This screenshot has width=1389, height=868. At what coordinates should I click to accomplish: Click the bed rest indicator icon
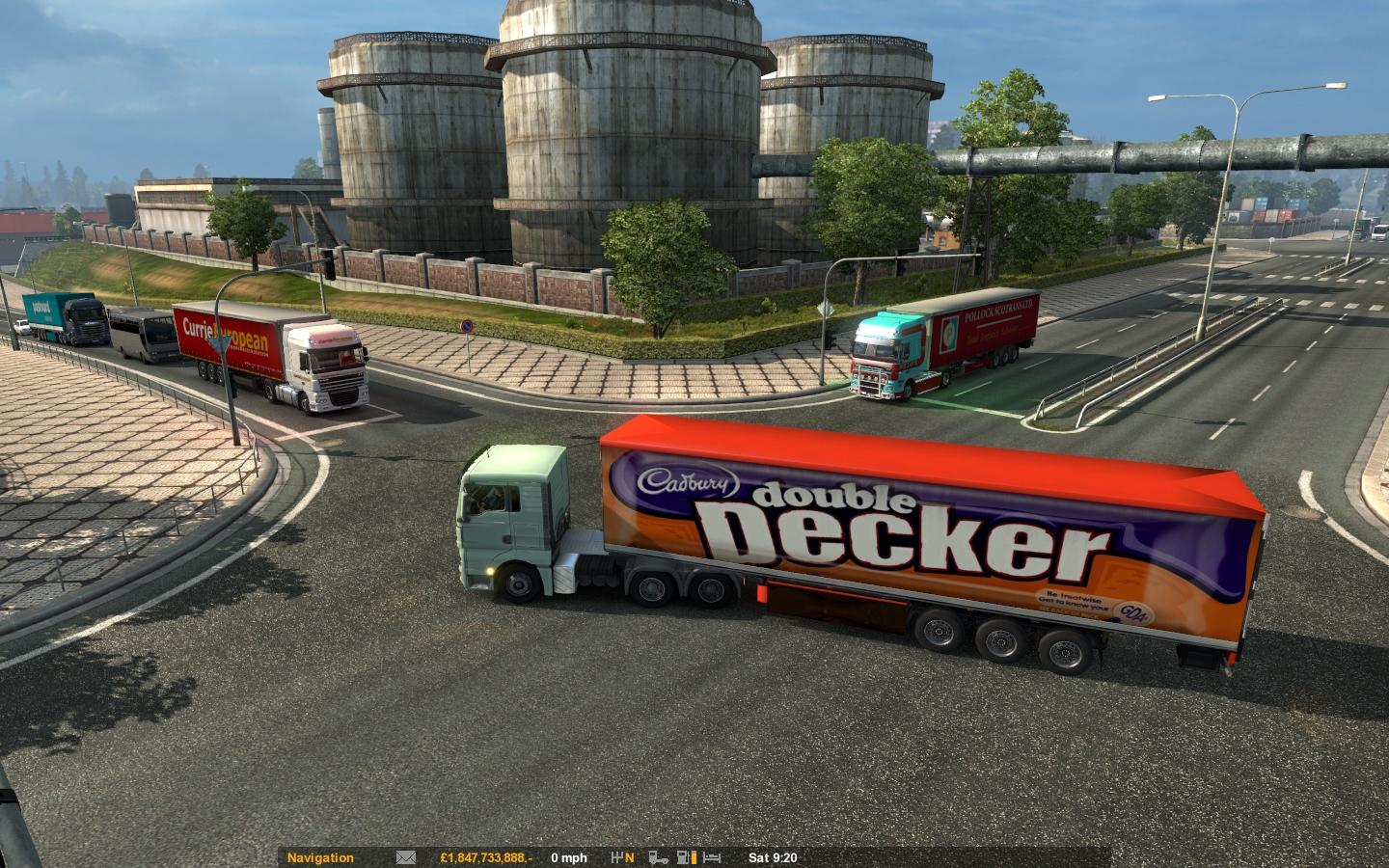pyautogui.click(x=713, y=857)
